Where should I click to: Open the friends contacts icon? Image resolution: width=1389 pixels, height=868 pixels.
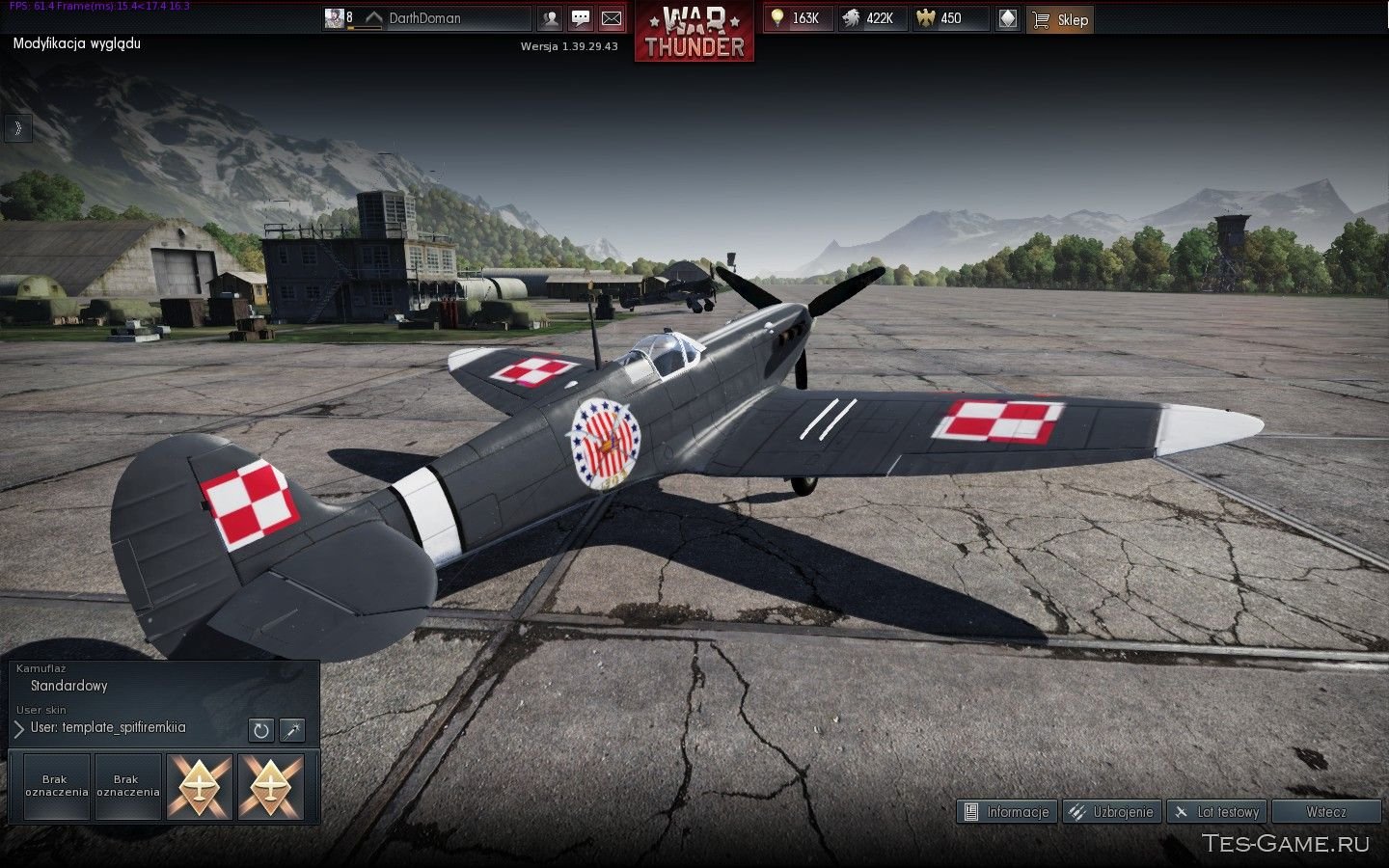(550, 18)
